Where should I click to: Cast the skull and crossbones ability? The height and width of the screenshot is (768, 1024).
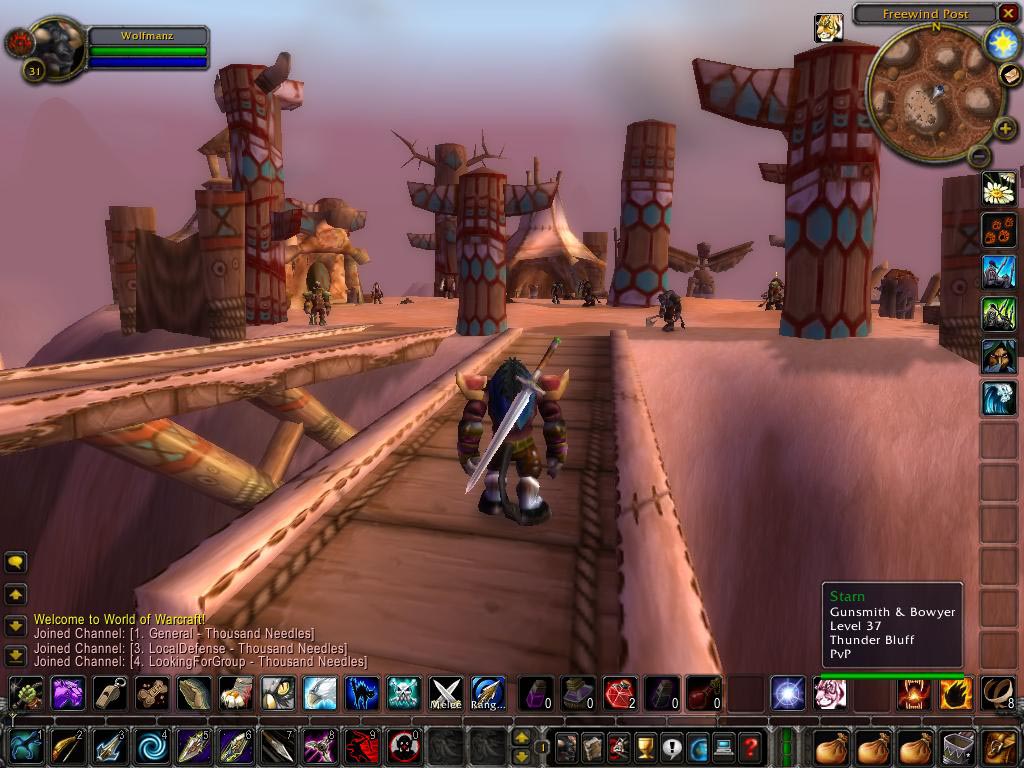pos(403,693)
